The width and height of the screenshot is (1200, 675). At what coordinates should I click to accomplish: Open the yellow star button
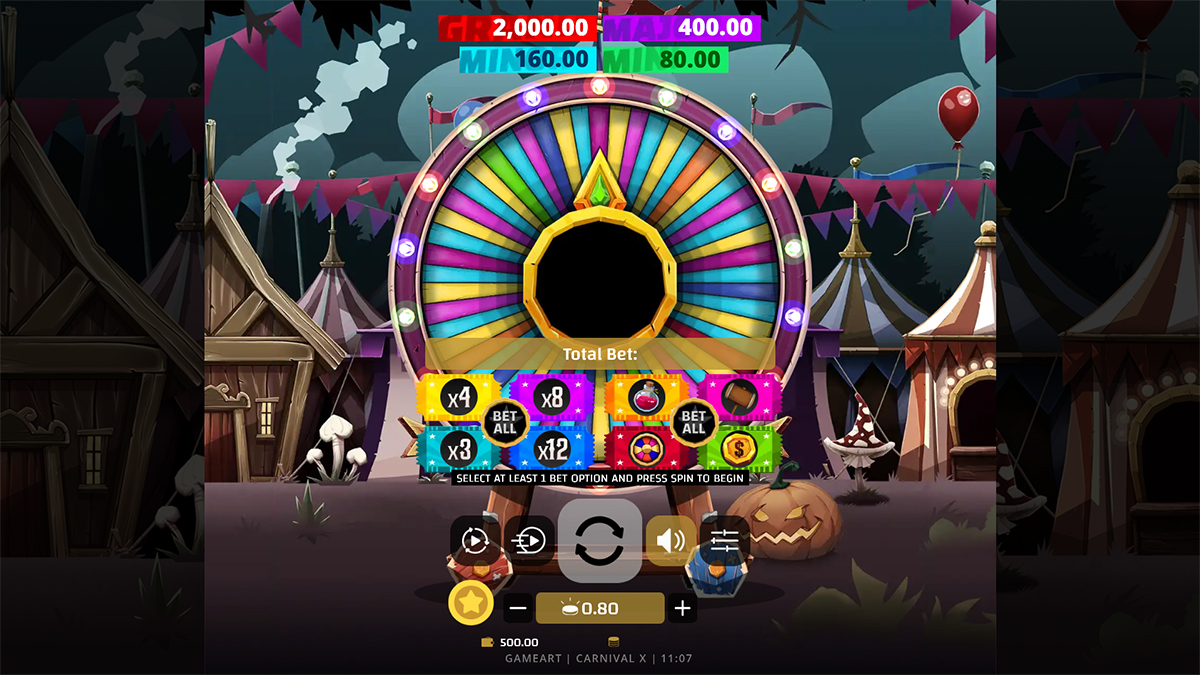pyautogui.click(x=468, y=603)
